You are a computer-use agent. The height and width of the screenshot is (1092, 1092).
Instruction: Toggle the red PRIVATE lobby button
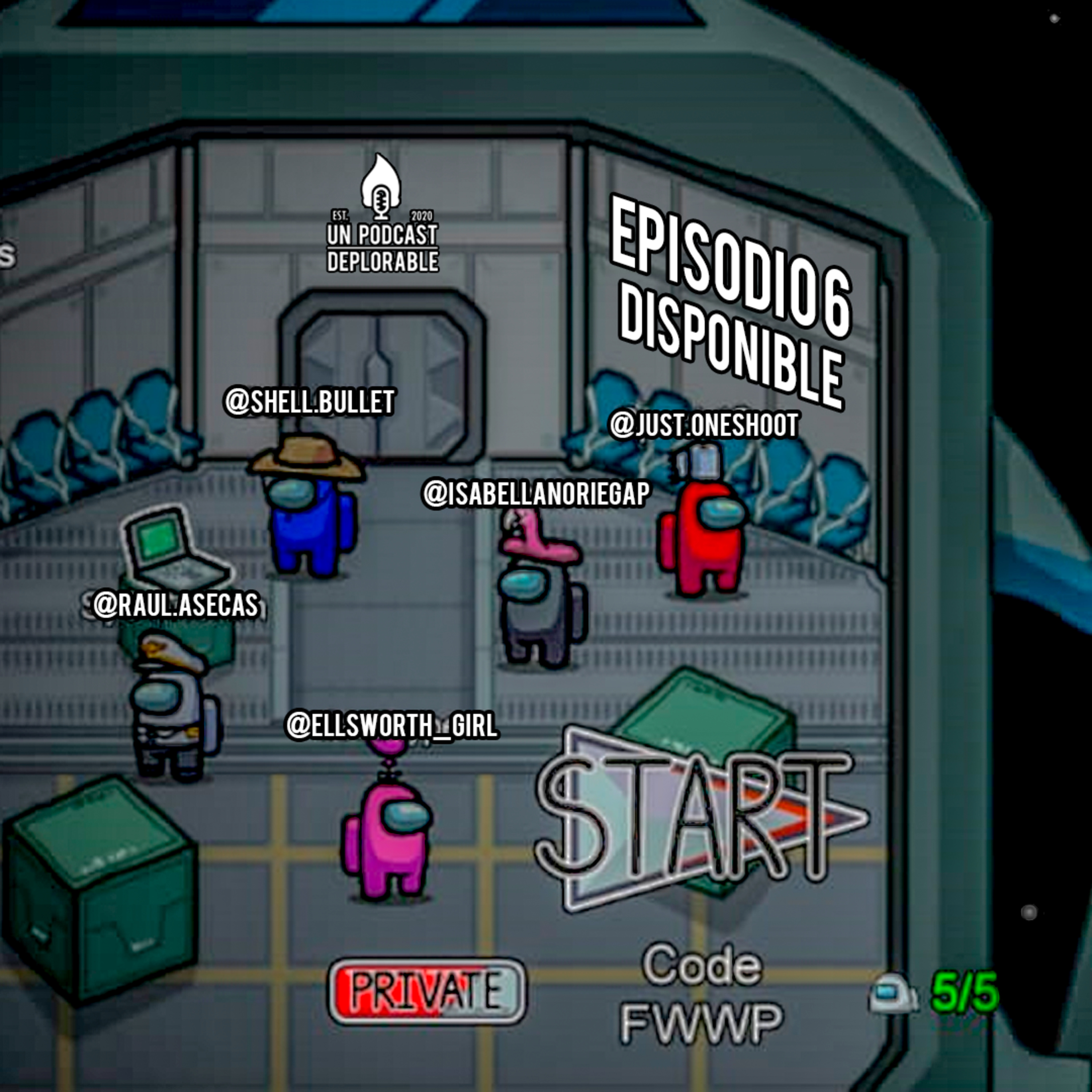pyautogui.click(x=427, y=990)
